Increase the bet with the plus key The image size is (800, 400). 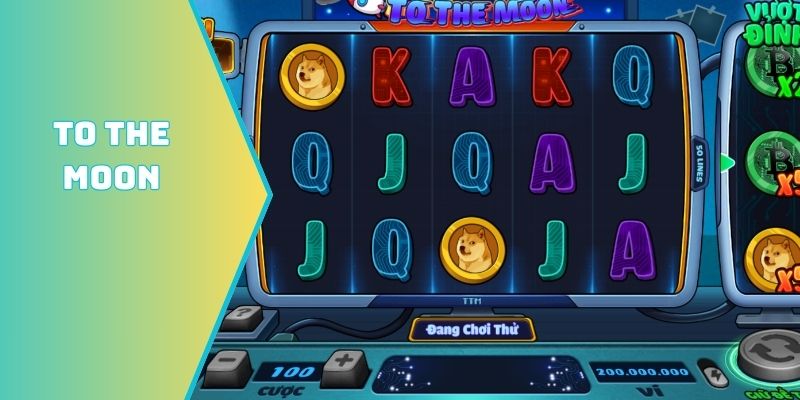pos(343,362)
